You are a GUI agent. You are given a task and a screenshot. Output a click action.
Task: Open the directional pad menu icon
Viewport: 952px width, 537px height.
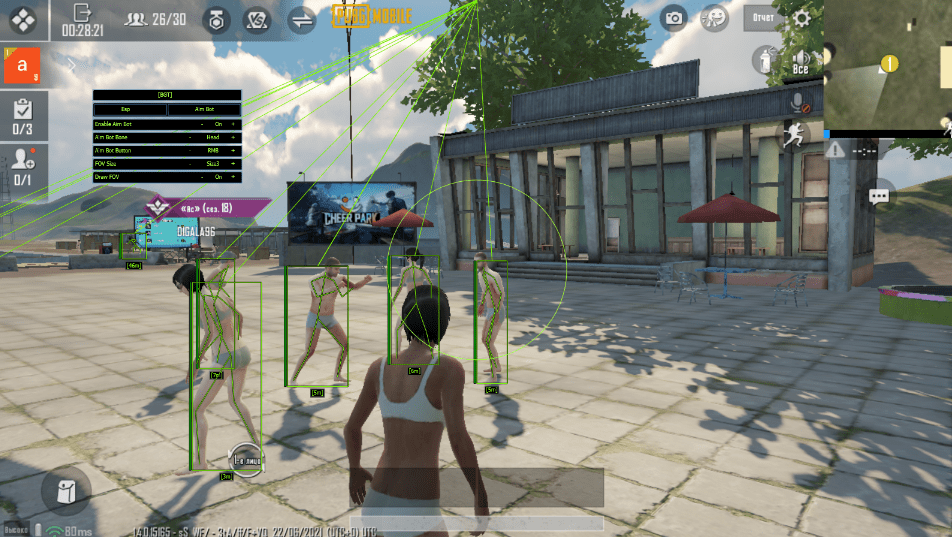[x=24, y=19]
